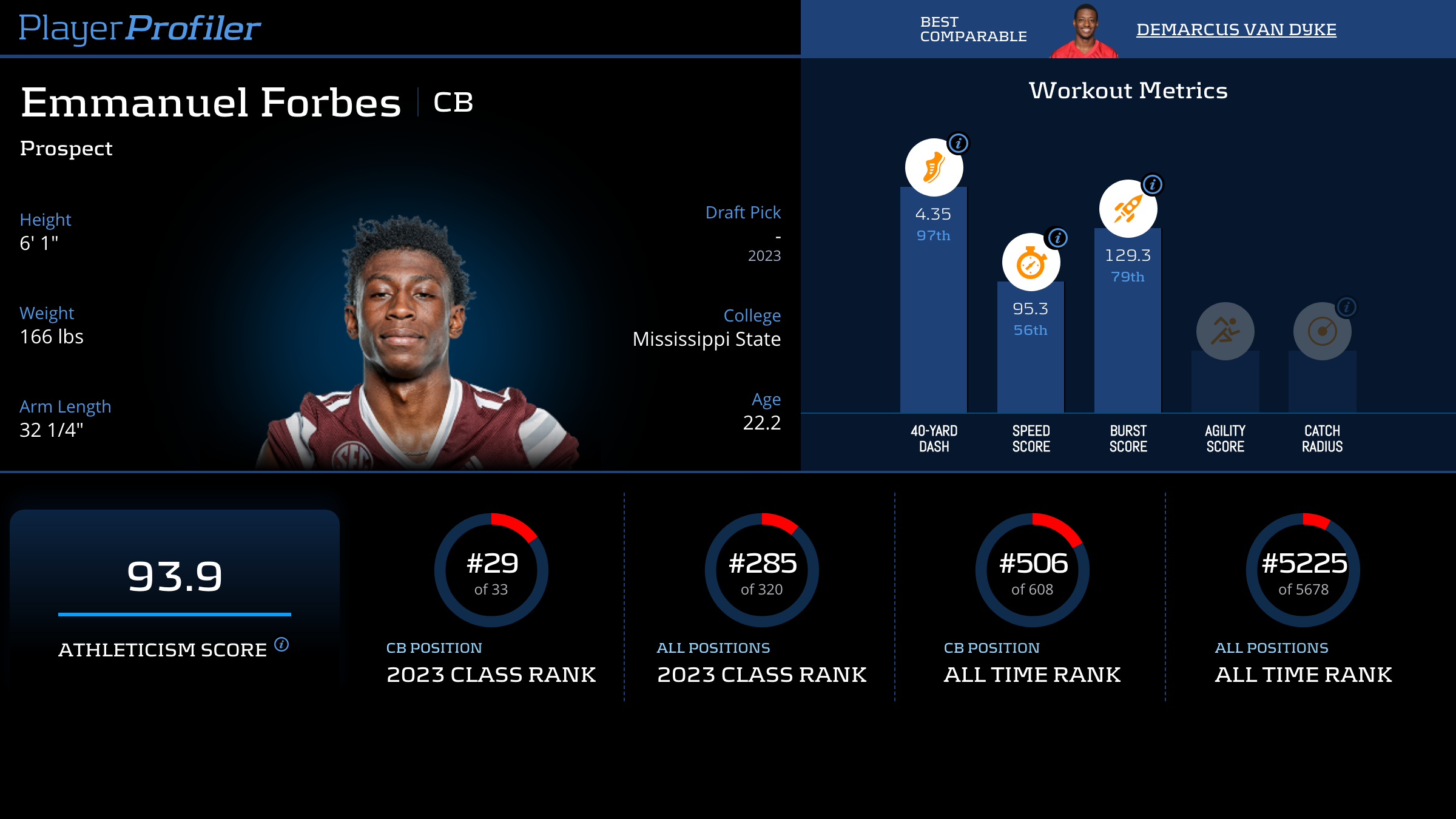
Task: Open the DeMarcus Van Dyke comparable link
Action: 1236,29
